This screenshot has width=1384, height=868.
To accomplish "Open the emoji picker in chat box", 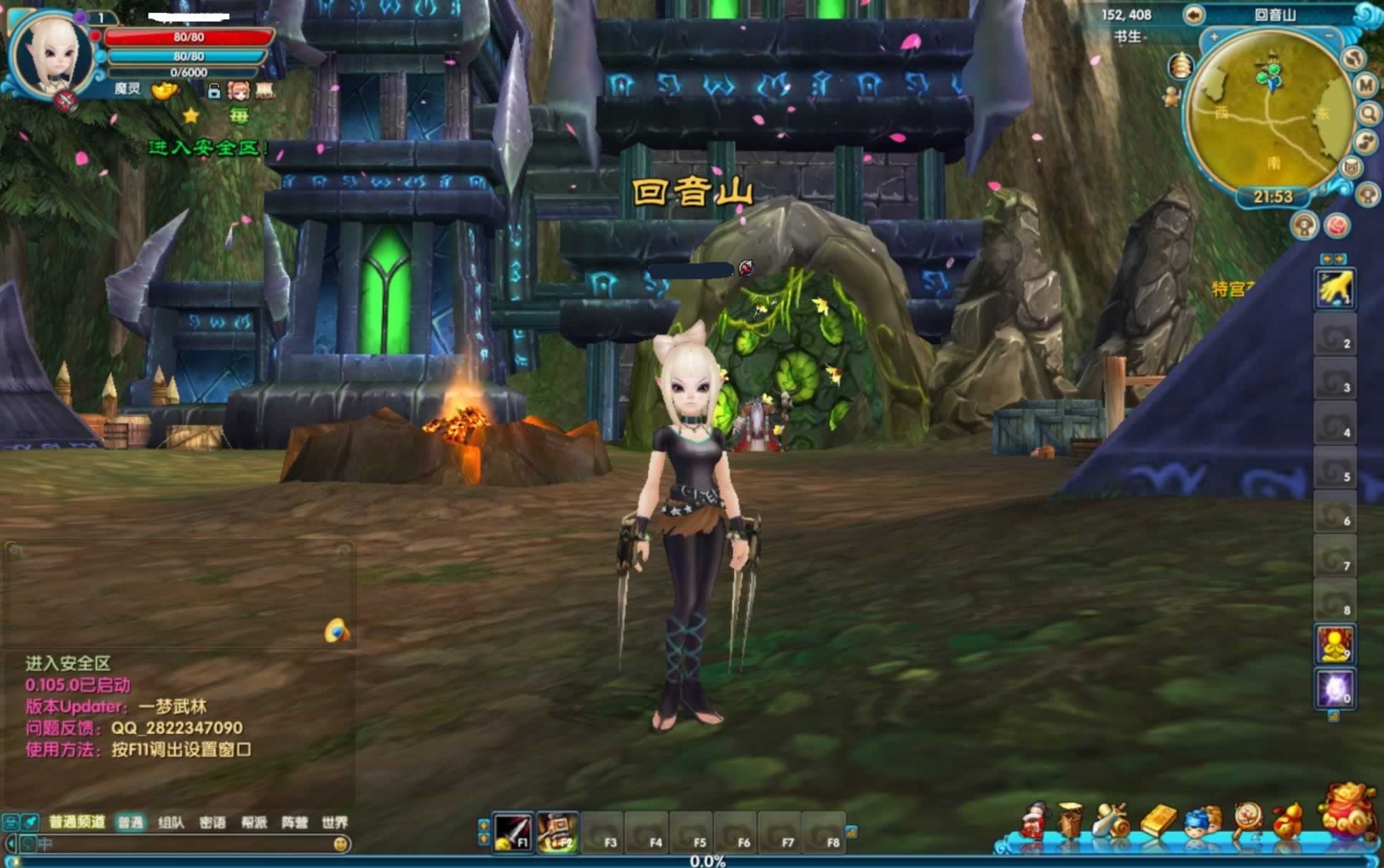I will tap(341, 844).
